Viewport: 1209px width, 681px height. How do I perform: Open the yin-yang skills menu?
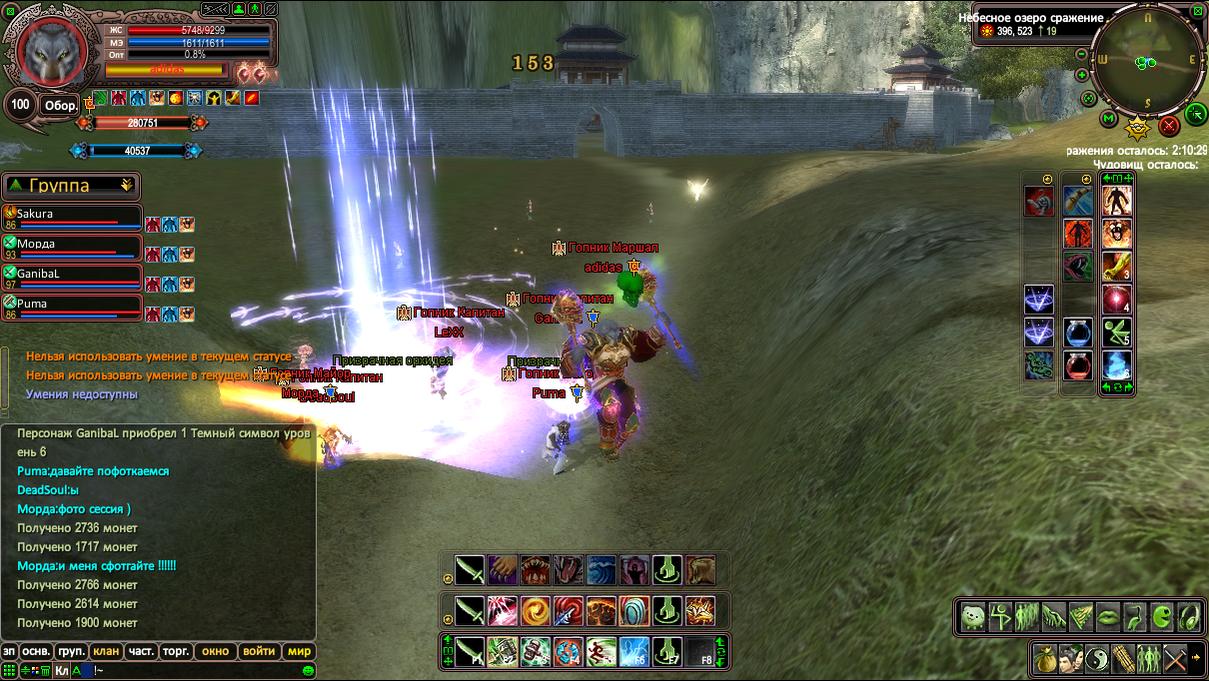1098,659
